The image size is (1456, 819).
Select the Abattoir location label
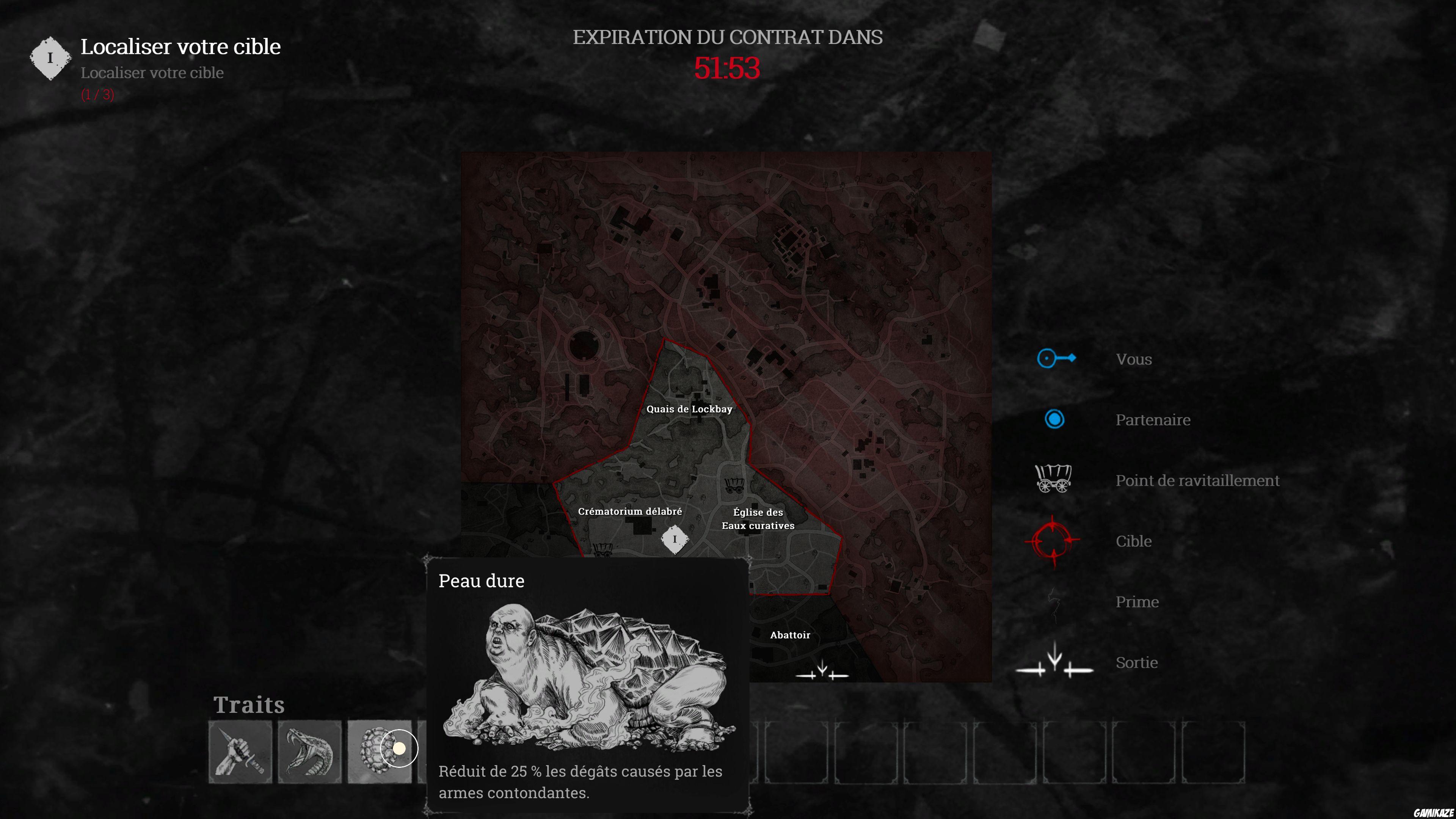pos(791,635)
